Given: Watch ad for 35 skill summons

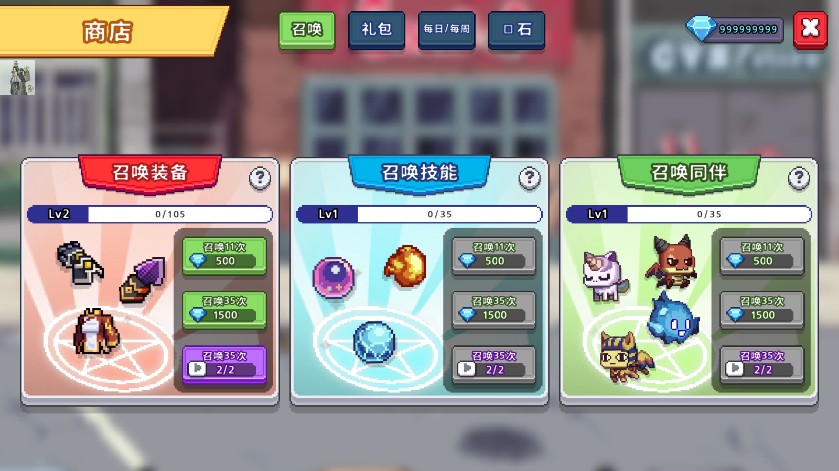Looking at the screenshot, I should (493, 363).
